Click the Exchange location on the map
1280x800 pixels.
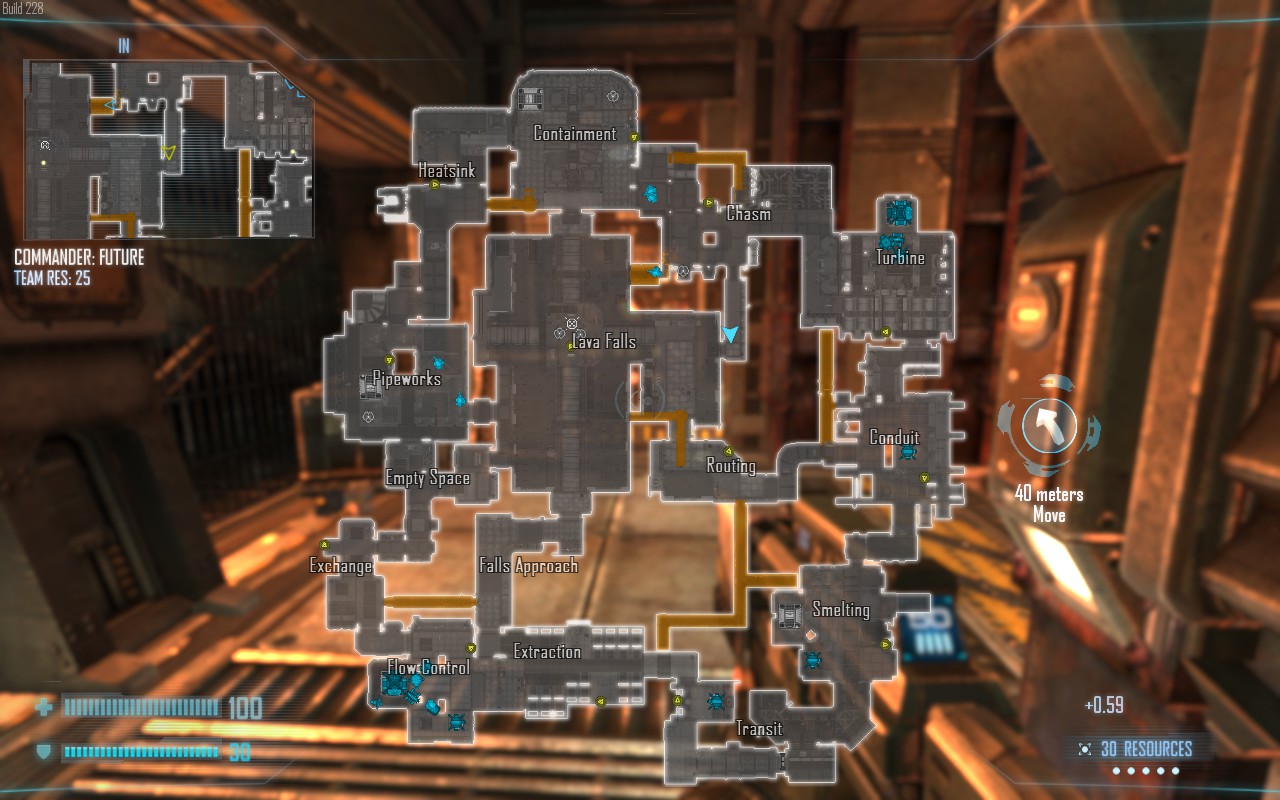coord(340,566)
